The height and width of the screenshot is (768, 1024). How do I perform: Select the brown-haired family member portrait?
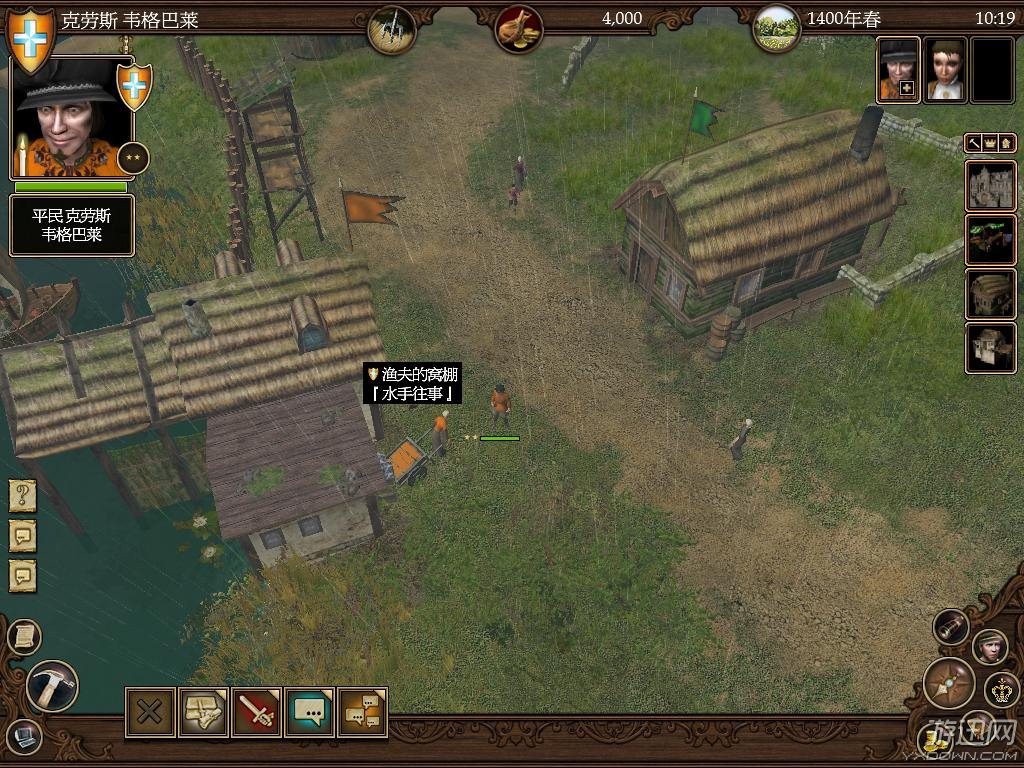944,70
